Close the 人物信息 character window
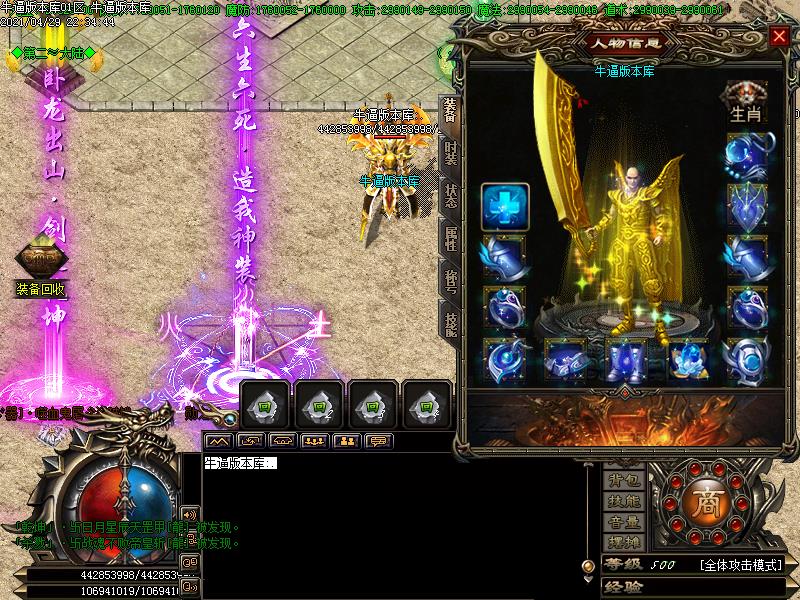Screen dimensions: 800x600 coord(779,37)
